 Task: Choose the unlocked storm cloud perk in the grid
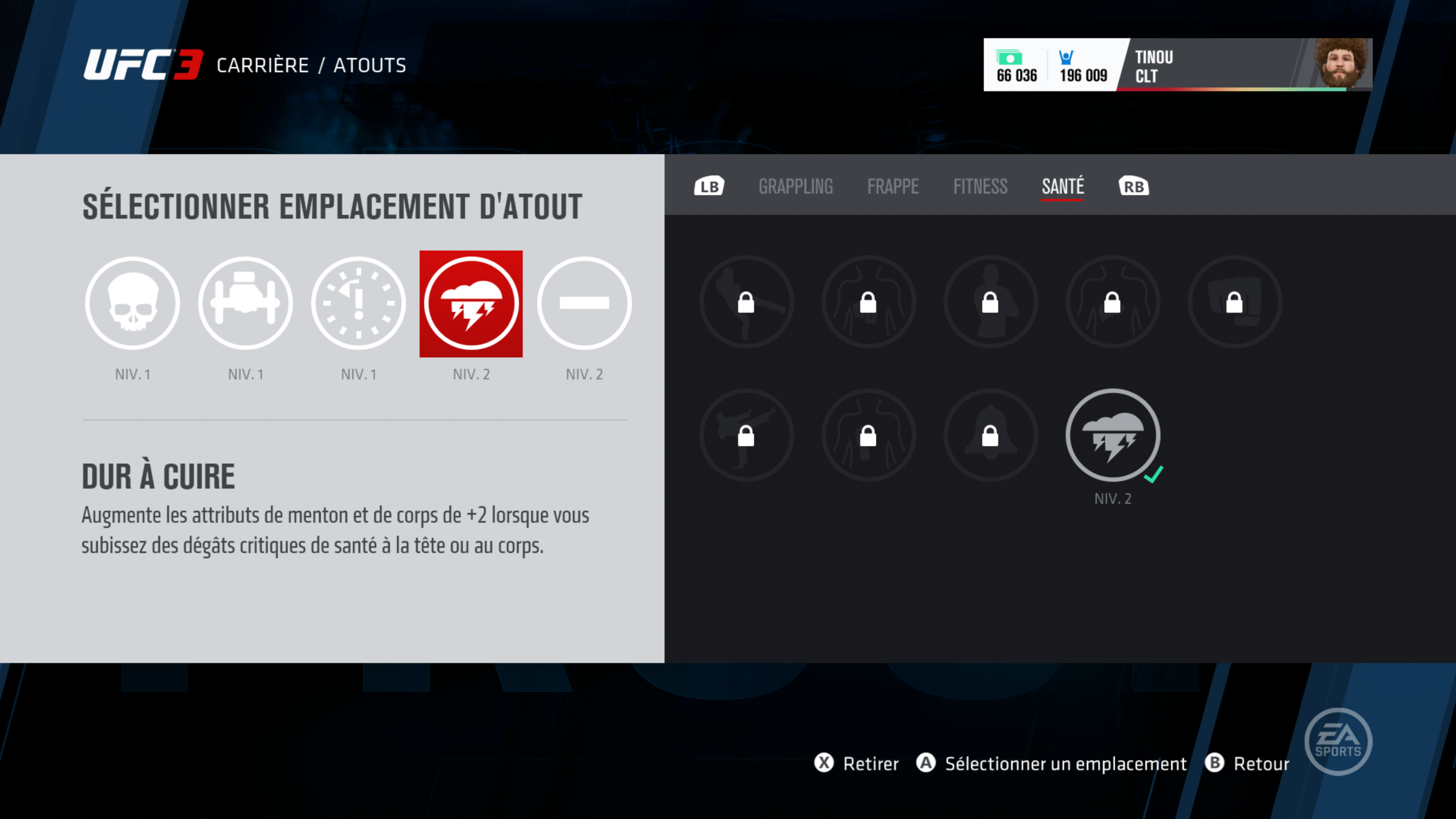tap(1112, 435)
